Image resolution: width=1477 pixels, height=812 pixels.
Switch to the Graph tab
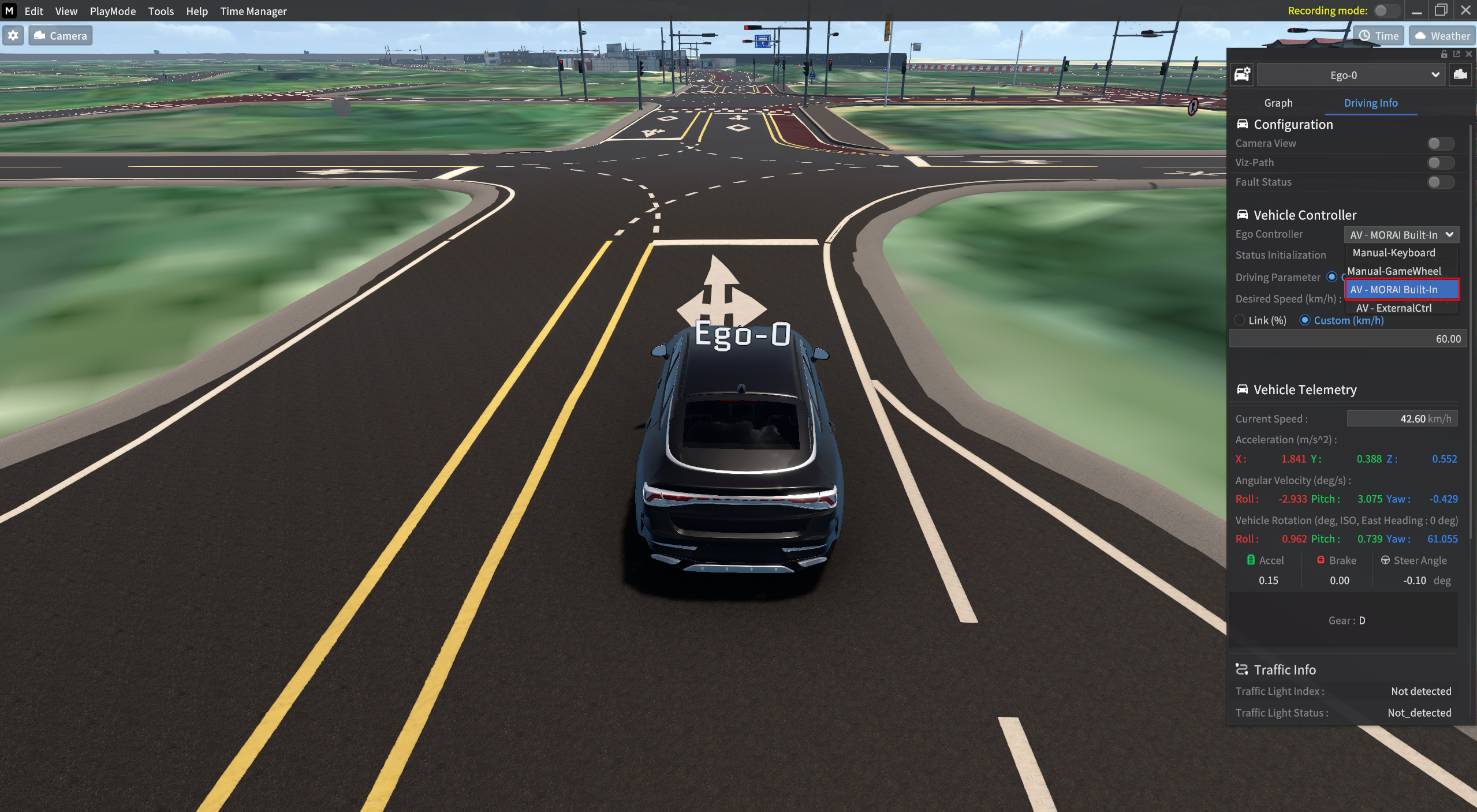click(x=1278, y=103)
